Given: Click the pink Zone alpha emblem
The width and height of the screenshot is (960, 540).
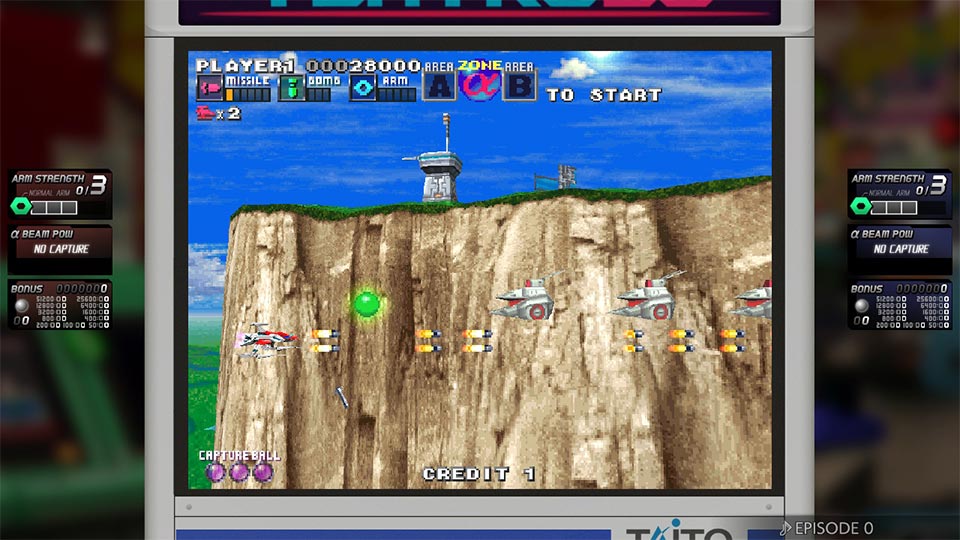Looking at the screenshot, I should [x=479, y=84].
